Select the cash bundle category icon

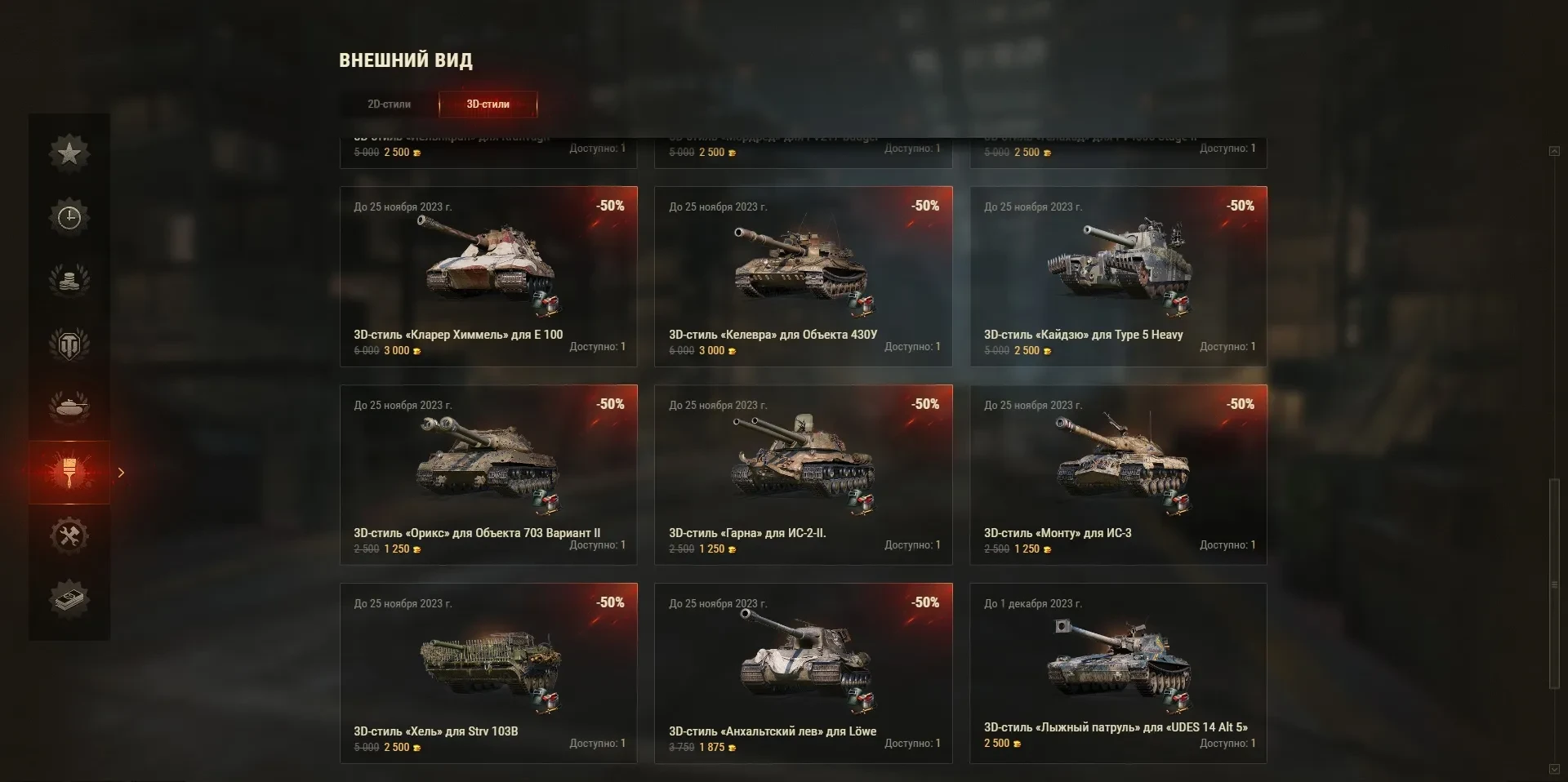click(x=69, y=600)
